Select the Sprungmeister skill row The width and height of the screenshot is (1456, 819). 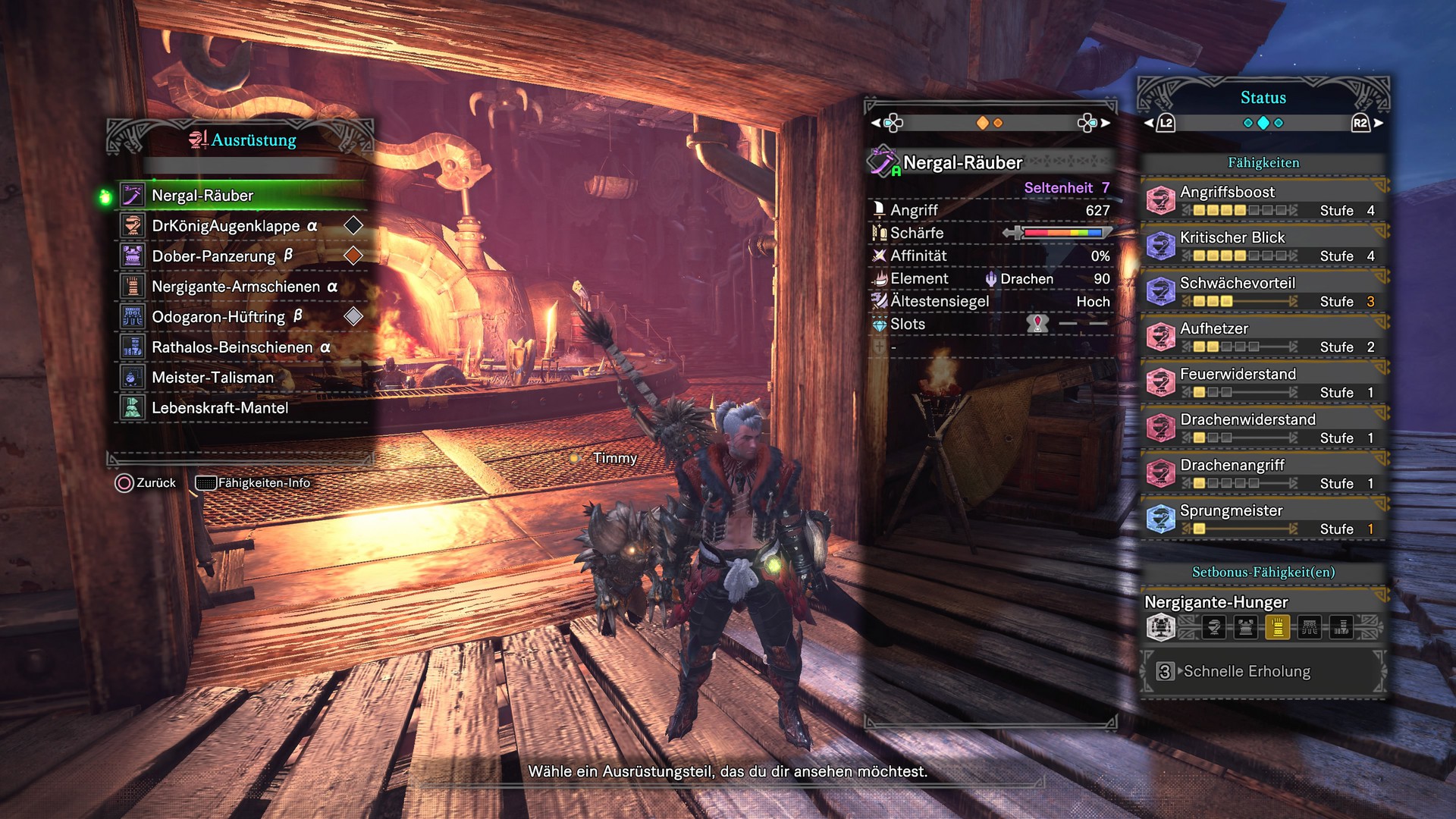click(x=1262, y=519)
